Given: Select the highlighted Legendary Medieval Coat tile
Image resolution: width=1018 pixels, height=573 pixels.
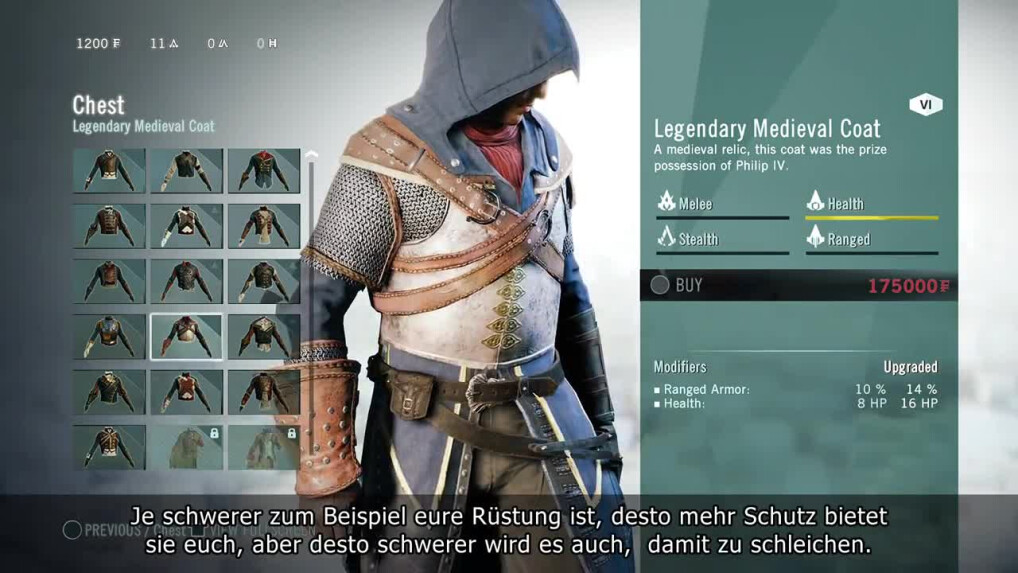Looking at the screenshot, I should pos(186,336).
